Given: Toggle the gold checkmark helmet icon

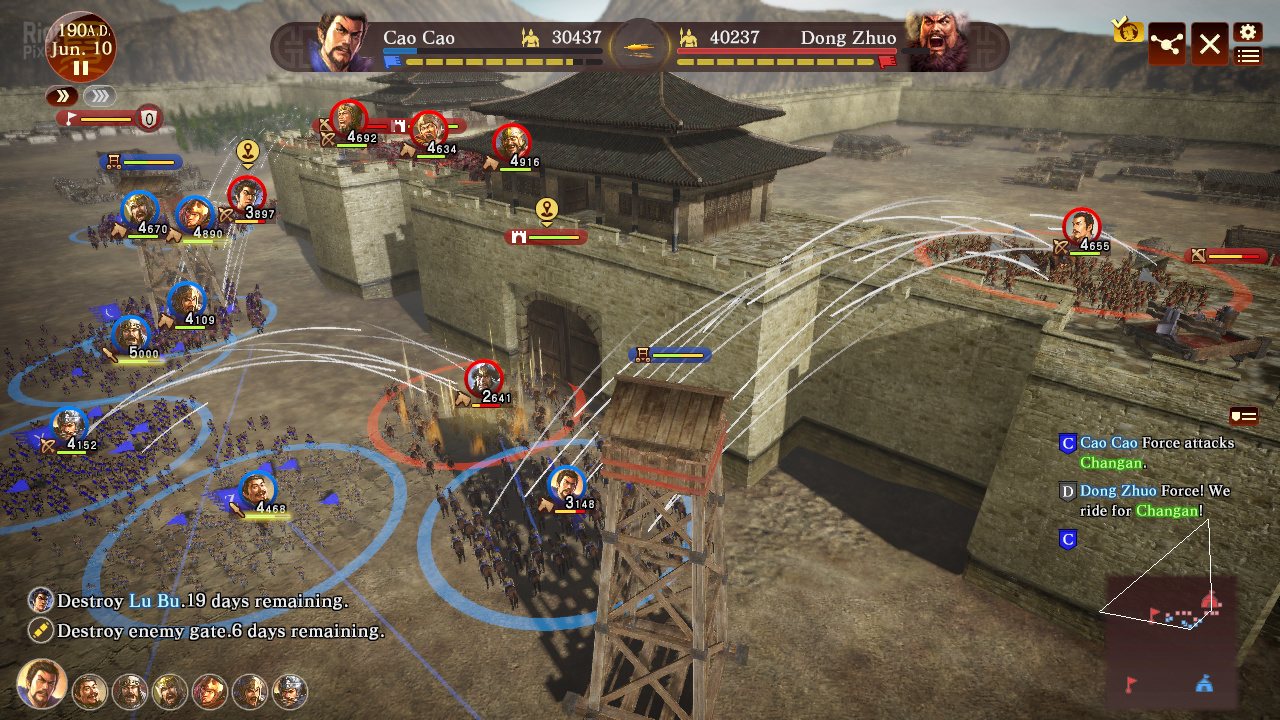Looking at the screenshot, I should click(1127, 30).
